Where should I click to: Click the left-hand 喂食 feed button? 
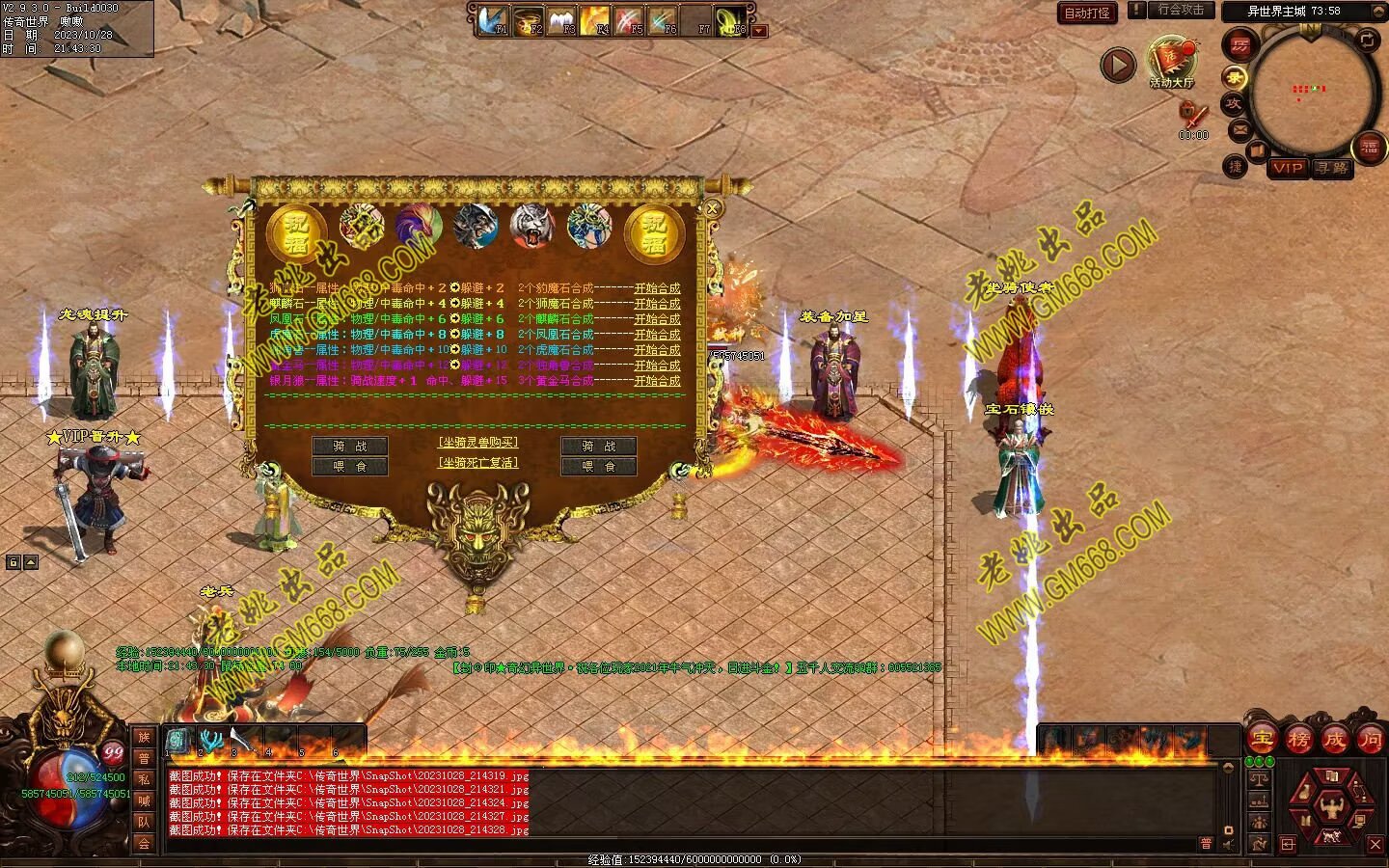point(349,467)
